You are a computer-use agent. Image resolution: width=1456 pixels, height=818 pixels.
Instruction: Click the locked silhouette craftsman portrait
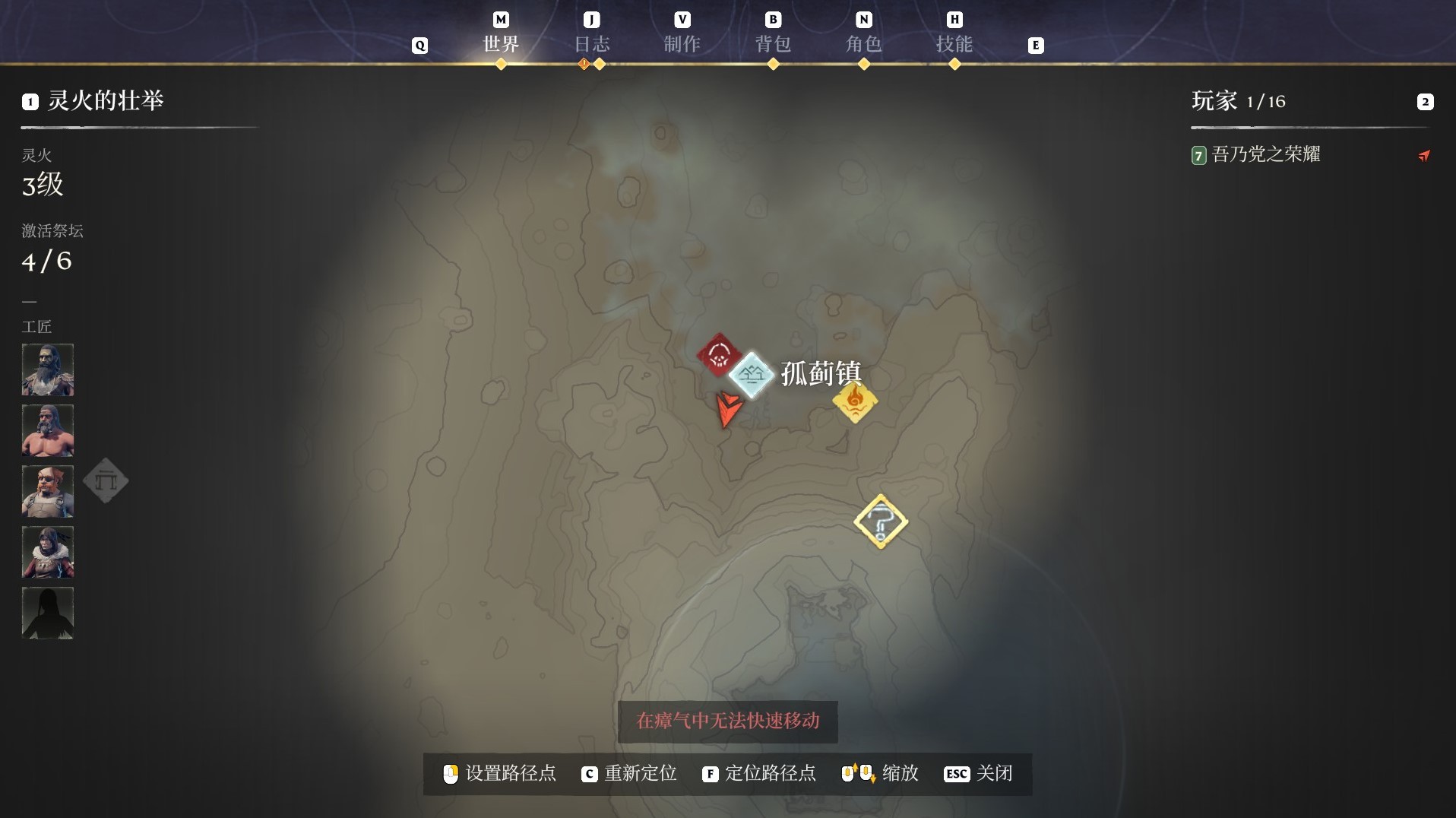[x=48, y=613]
